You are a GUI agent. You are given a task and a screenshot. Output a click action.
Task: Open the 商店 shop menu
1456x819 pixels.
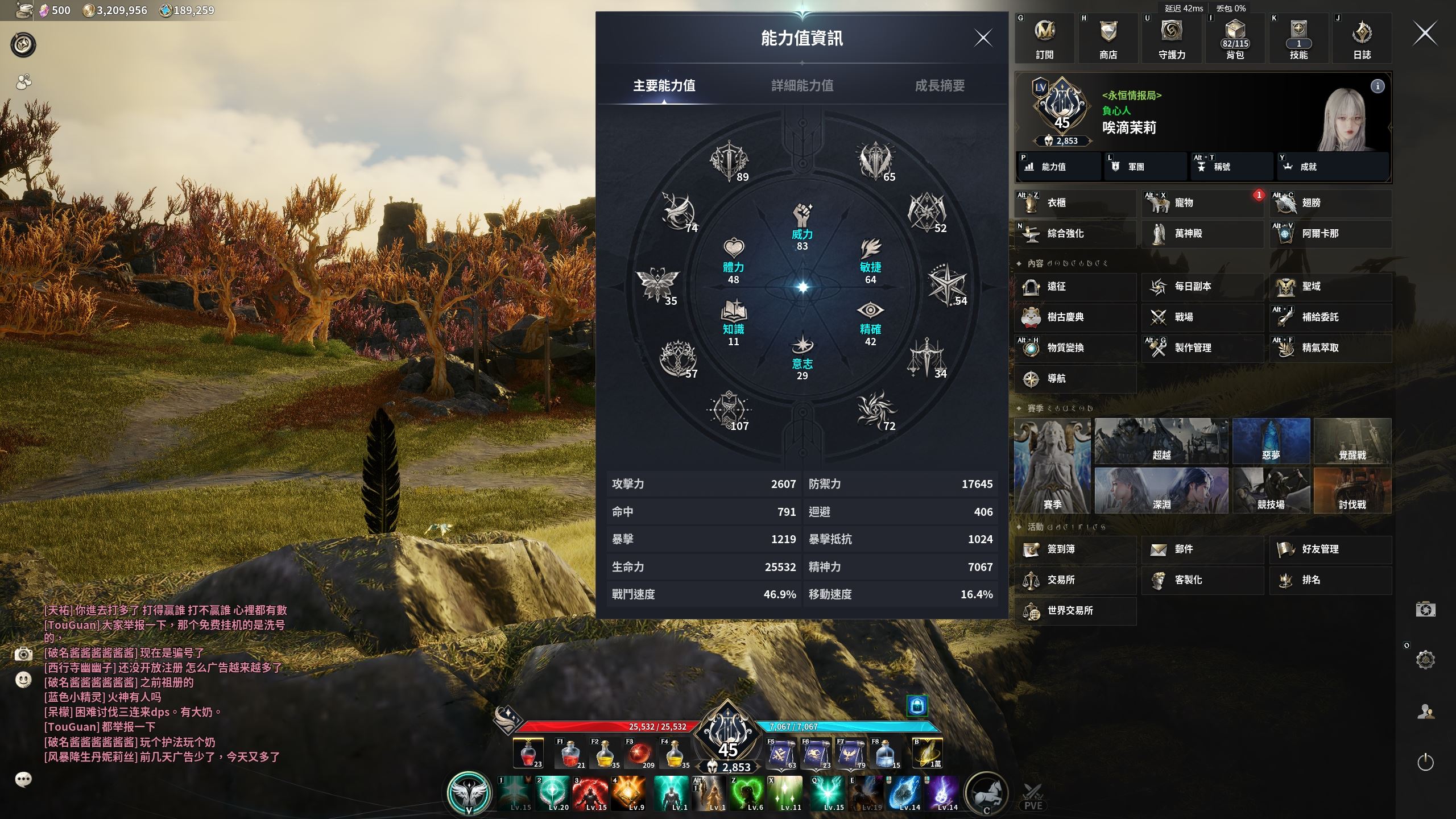tap(1108, 38)
